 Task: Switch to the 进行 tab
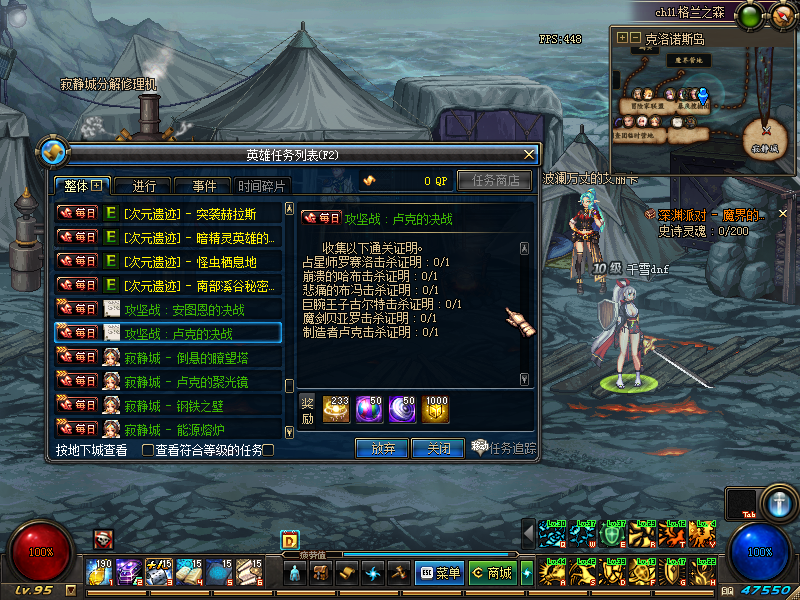(x=143, y=185)
